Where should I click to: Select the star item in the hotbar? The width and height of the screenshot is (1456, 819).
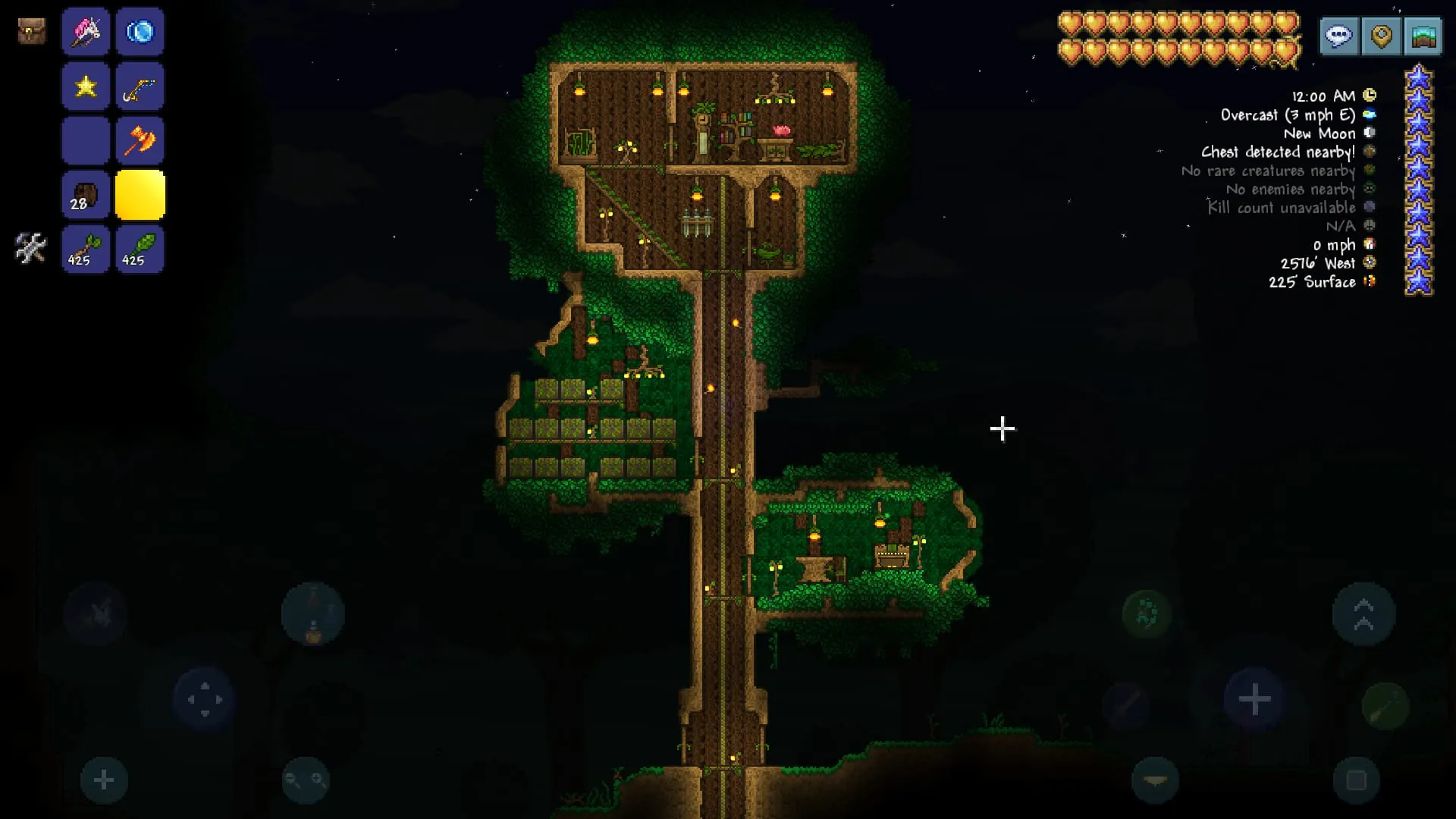coord(86,86)
